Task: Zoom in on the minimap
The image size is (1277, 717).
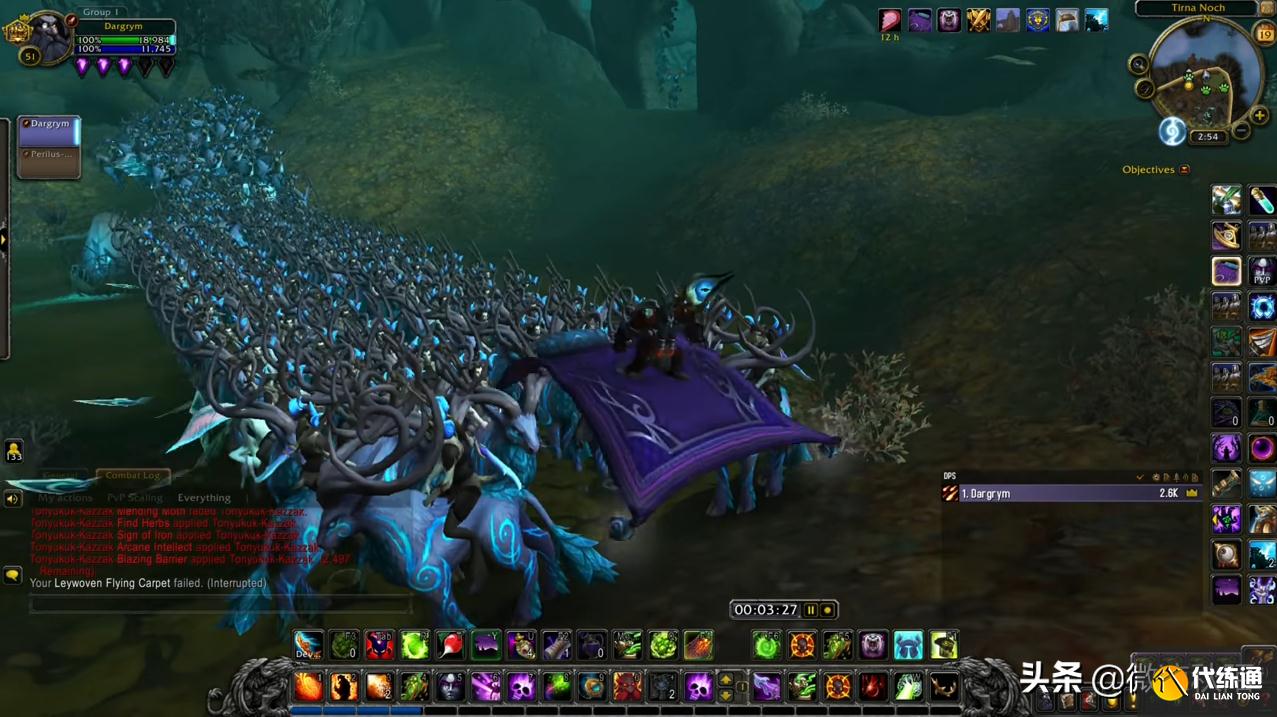Action: click(x=1259, y=116)
